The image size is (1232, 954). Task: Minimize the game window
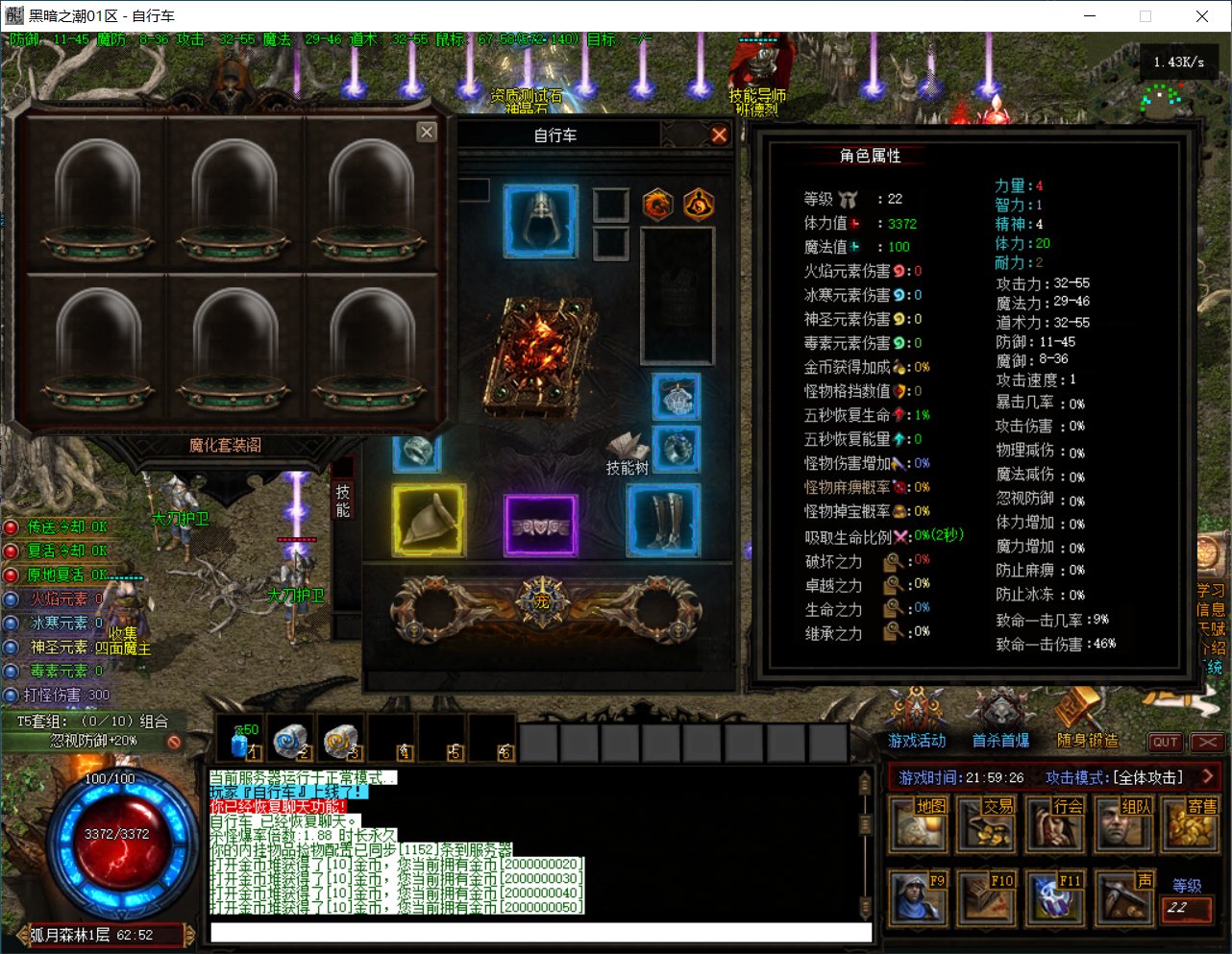(x=1091, y=16)
